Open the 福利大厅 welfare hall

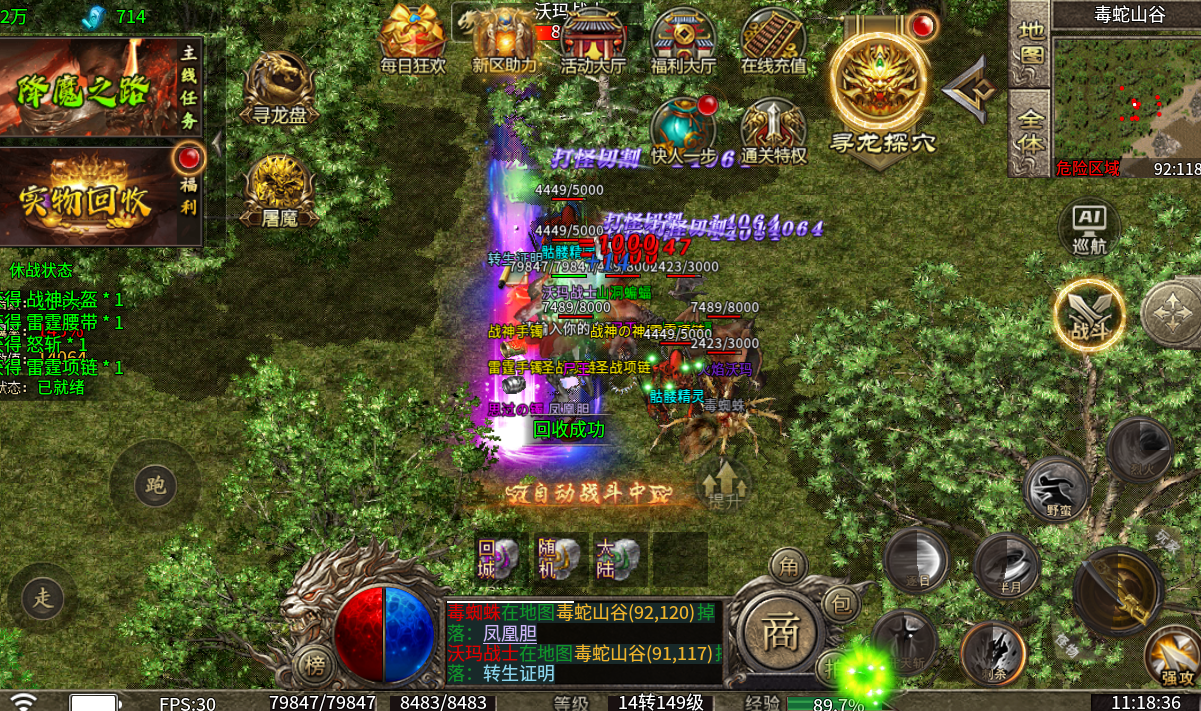[x=683, y=38]
